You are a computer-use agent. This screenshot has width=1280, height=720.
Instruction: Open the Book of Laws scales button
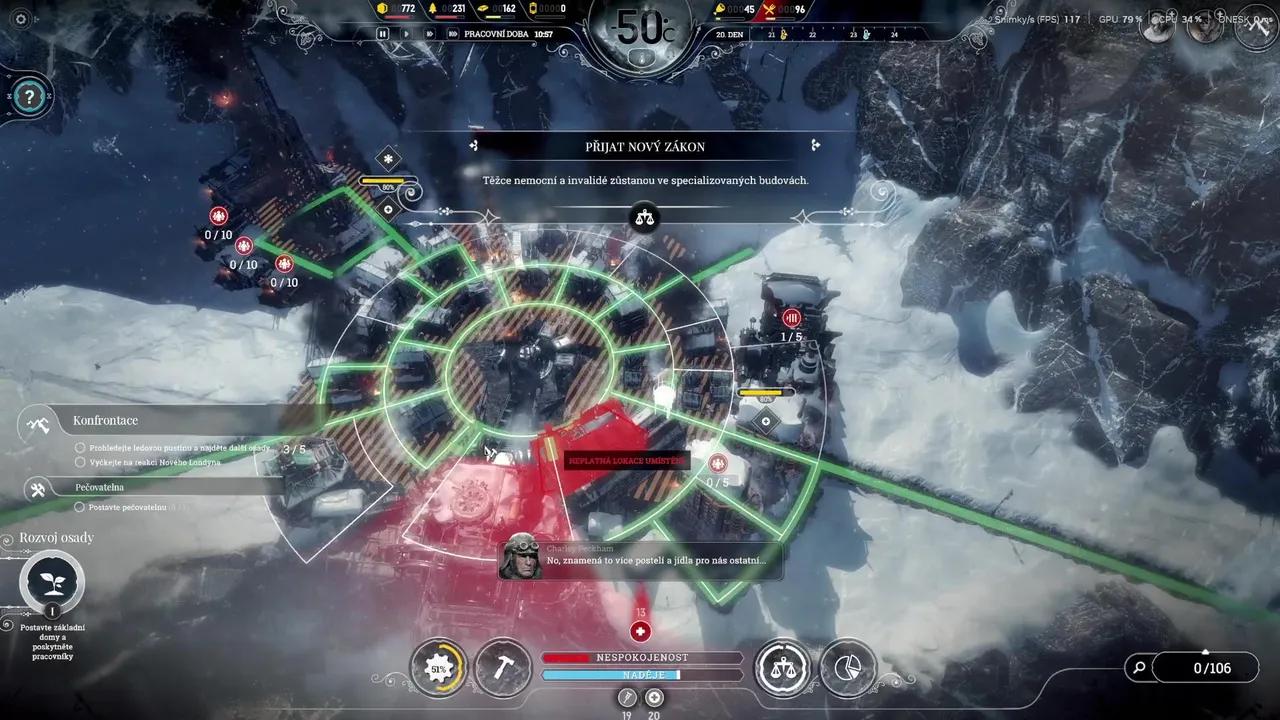pos(783,668)
